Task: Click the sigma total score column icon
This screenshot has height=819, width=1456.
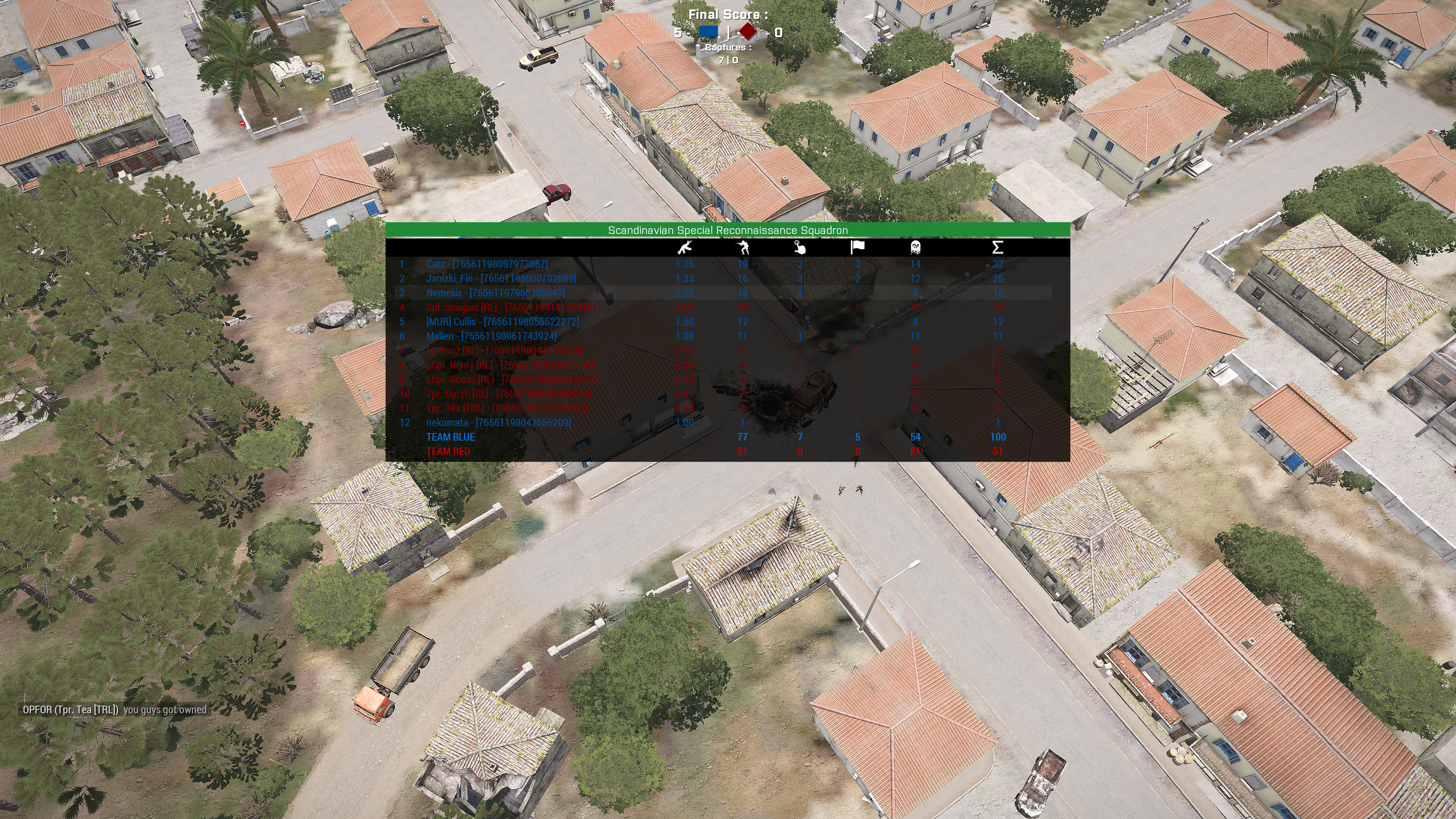Action: (998, 247)
